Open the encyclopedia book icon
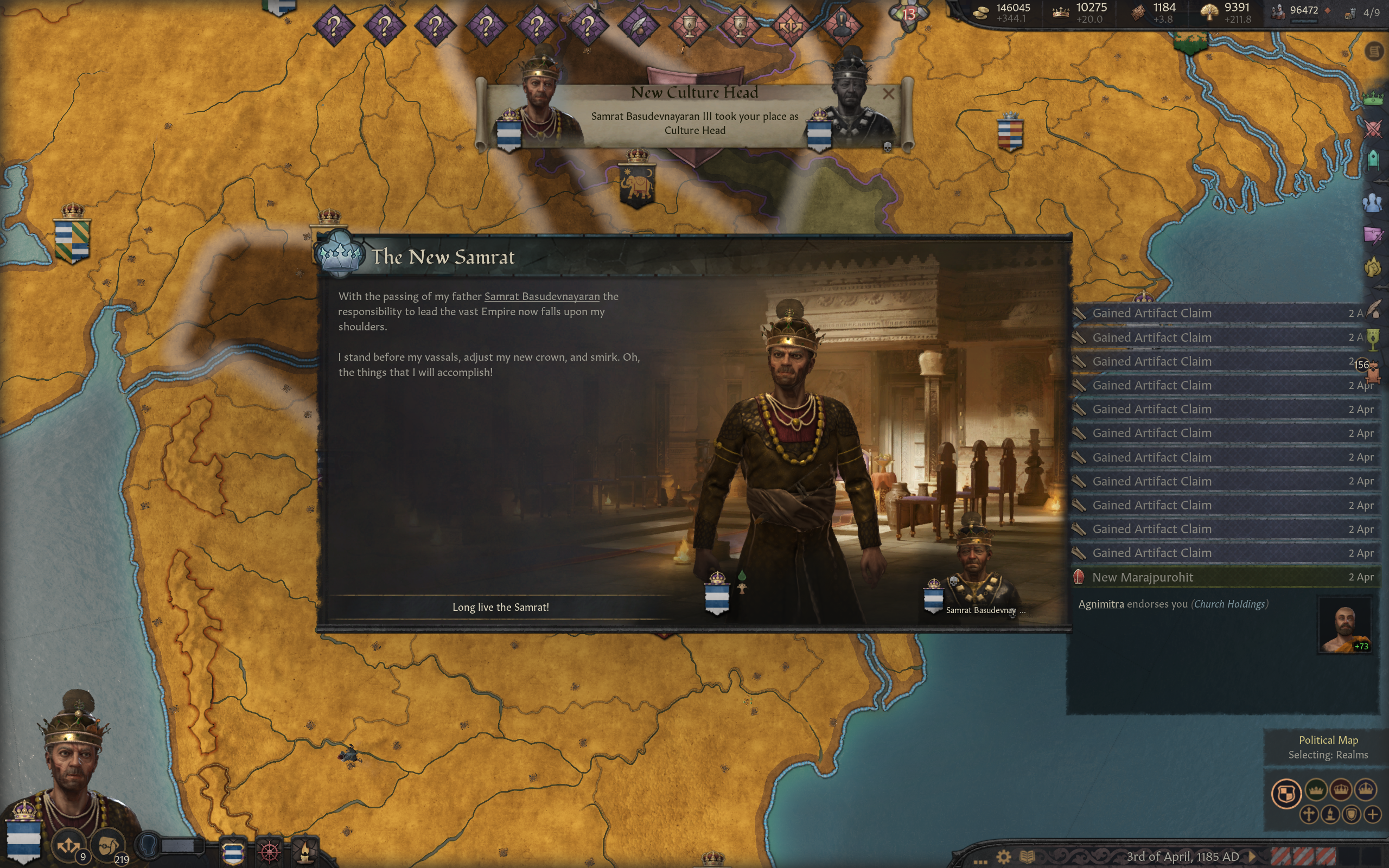Image resolution: width=1389 pixels, height=868 pixels. (x=1027, y=857)
